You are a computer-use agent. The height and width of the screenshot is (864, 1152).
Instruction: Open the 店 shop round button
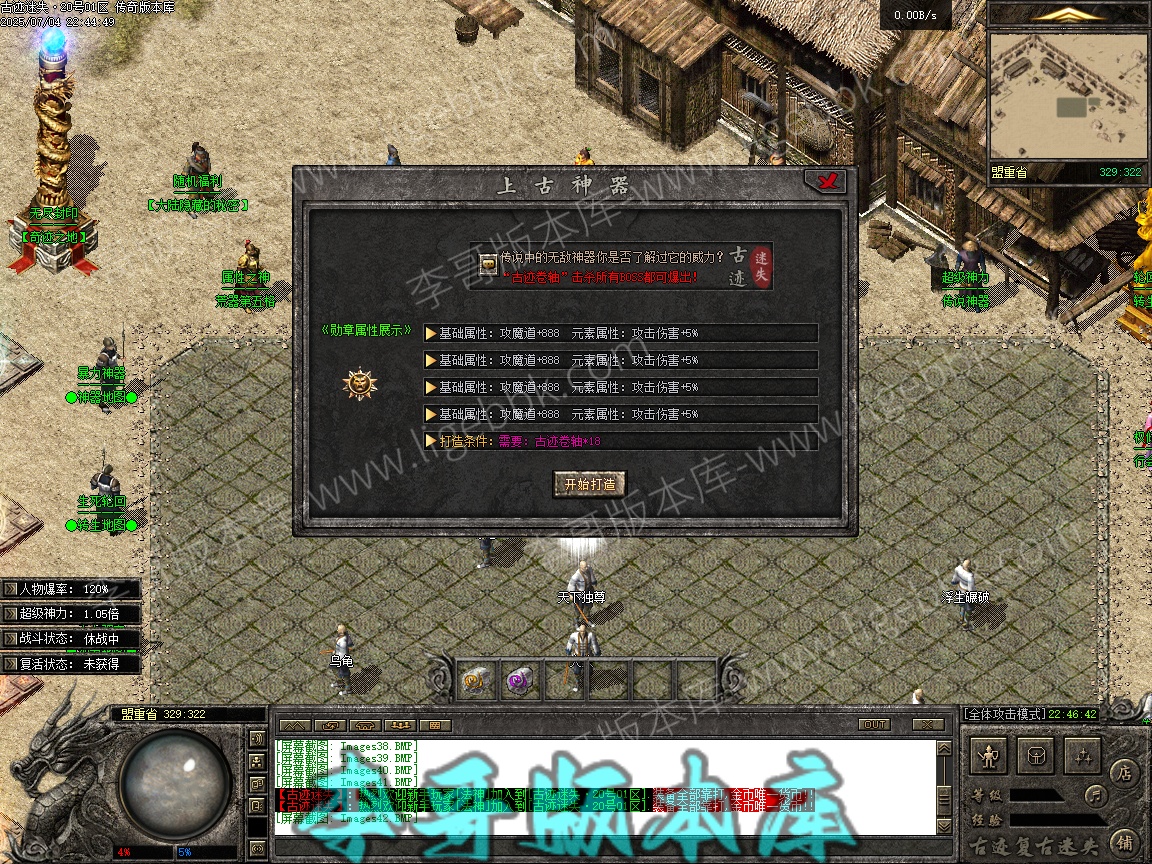[1125, 772]
